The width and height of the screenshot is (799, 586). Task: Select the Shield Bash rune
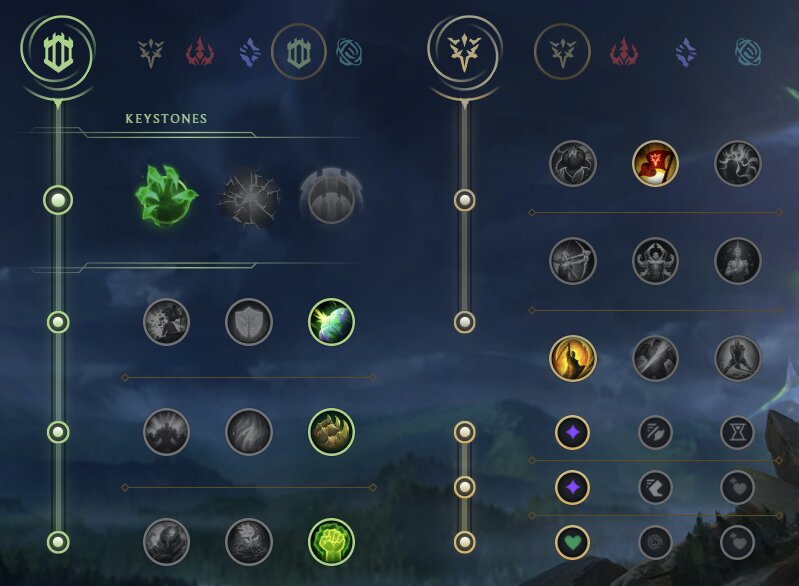click(332, 322)
